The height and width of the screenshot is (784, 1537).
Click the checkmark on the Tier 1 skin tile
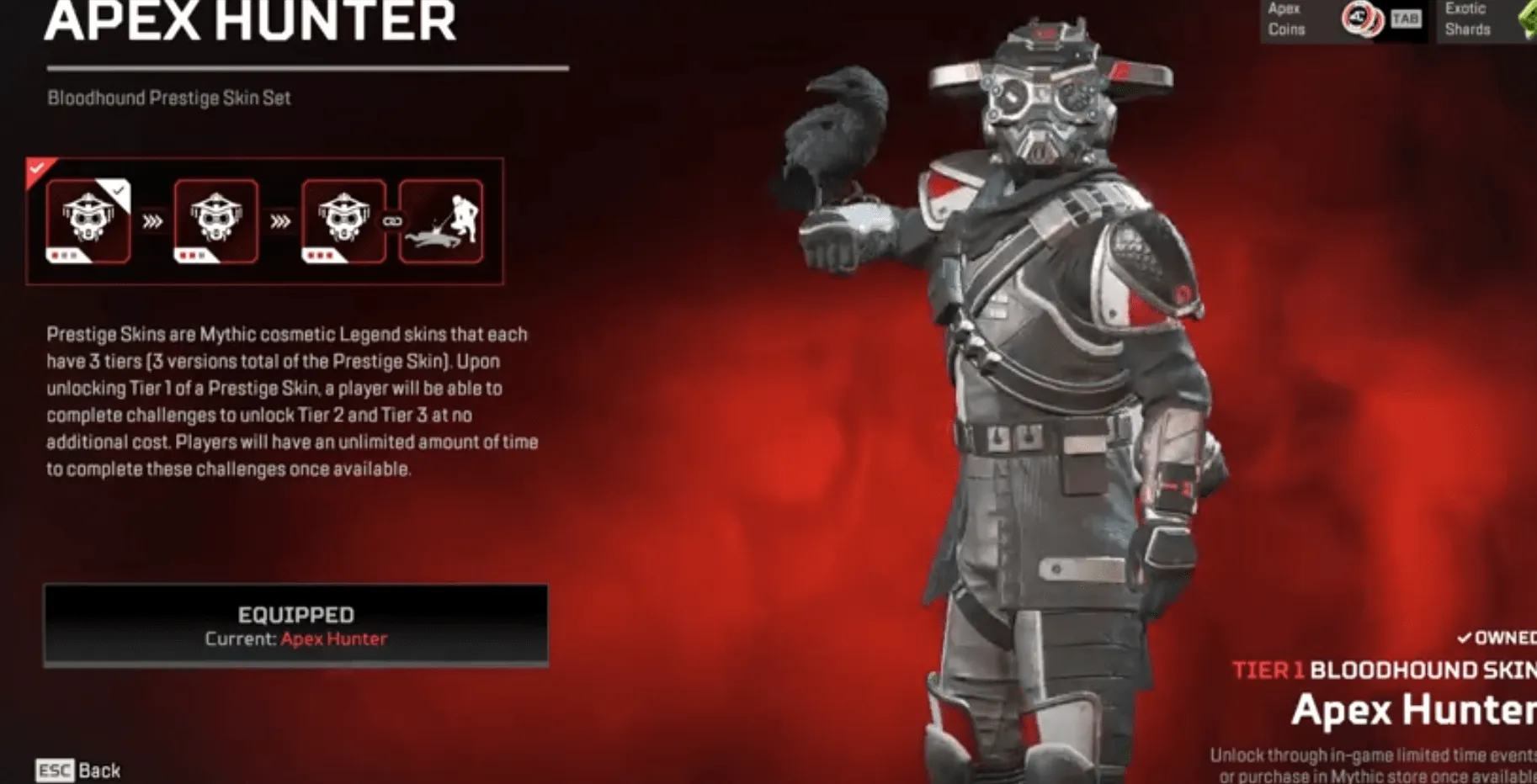[120, 192]
